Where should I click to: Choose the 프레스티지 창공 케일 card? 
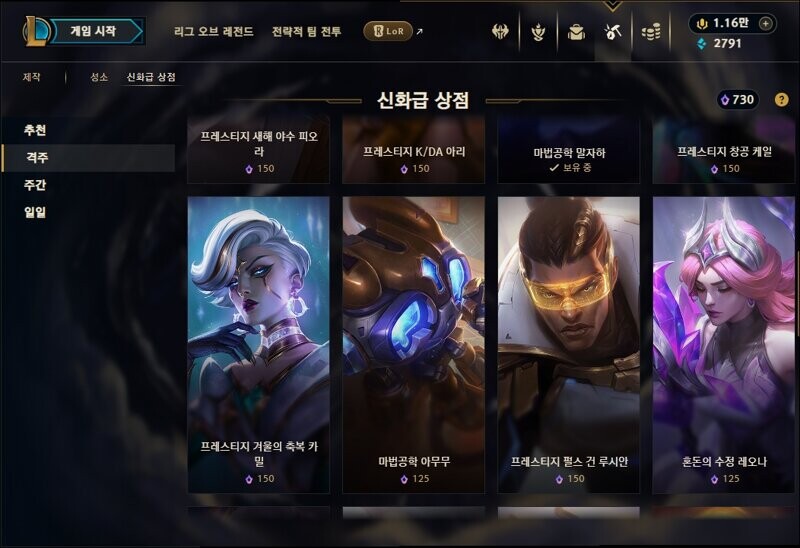(x=723, y=155)
